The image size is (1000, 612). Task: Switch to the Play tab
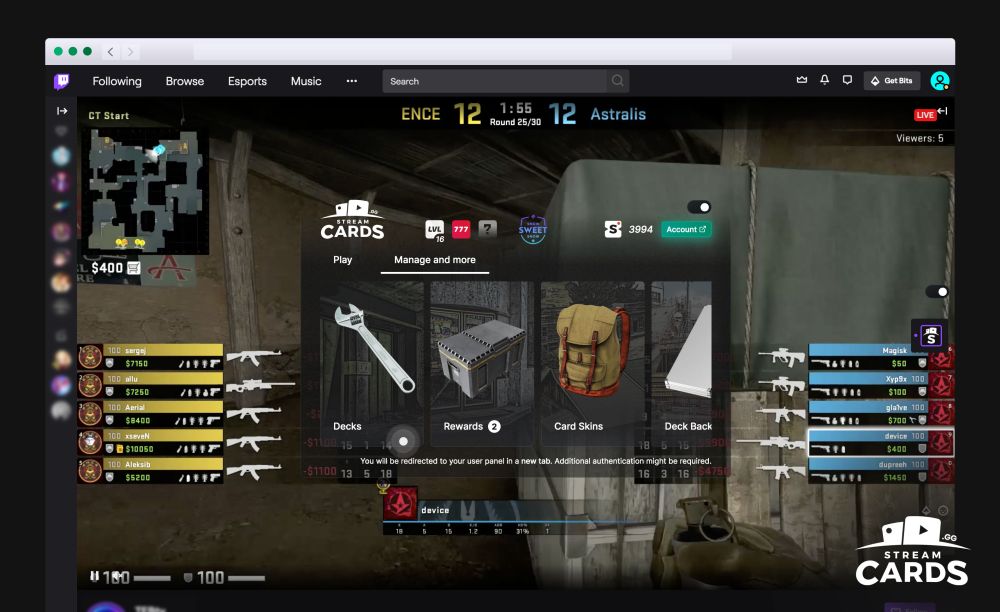click(342, 260)
